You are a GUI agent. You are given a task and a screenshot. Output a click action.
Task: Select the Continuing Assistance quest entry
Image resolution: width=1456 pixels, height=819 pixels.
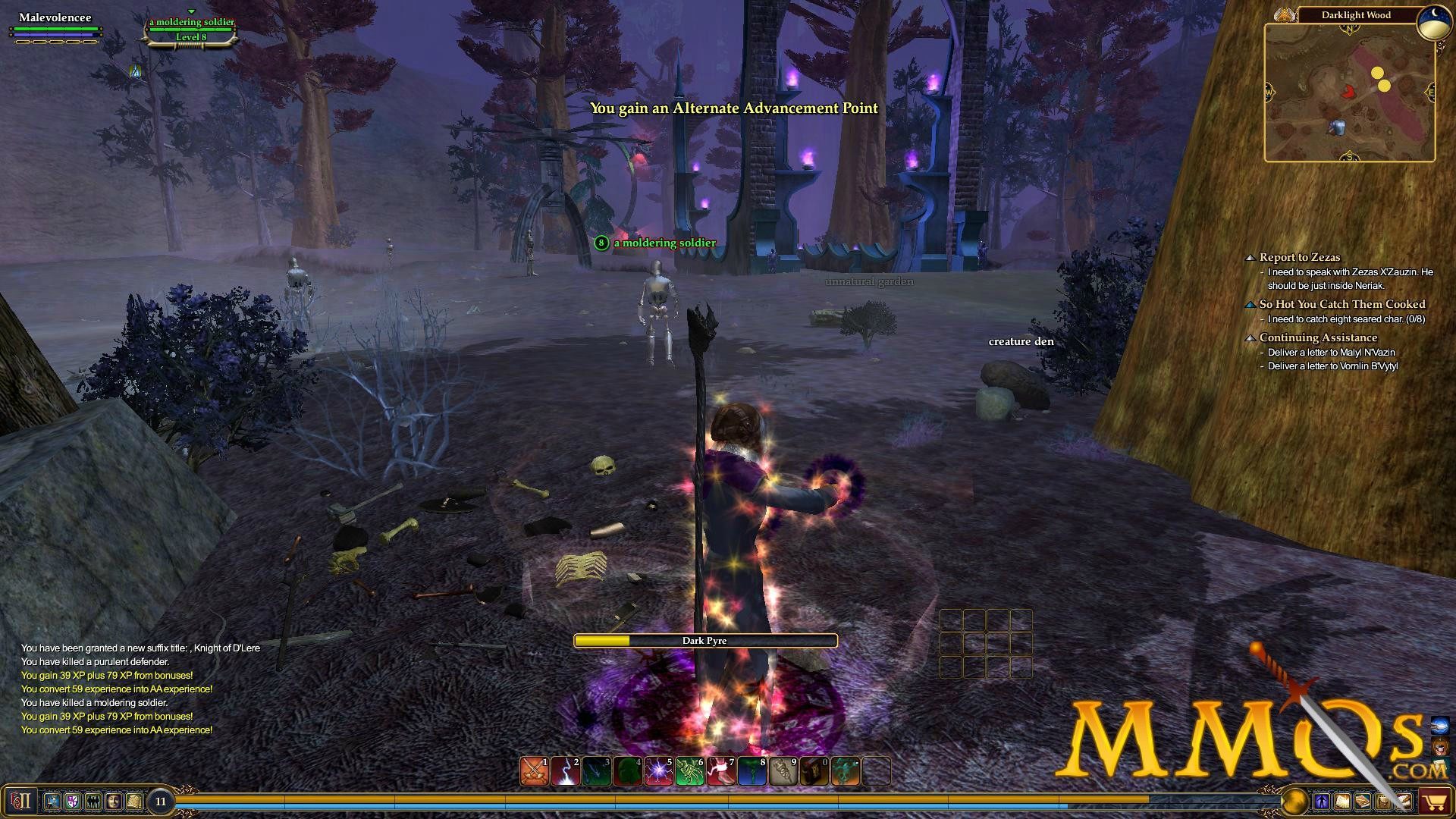point(1318,337)
